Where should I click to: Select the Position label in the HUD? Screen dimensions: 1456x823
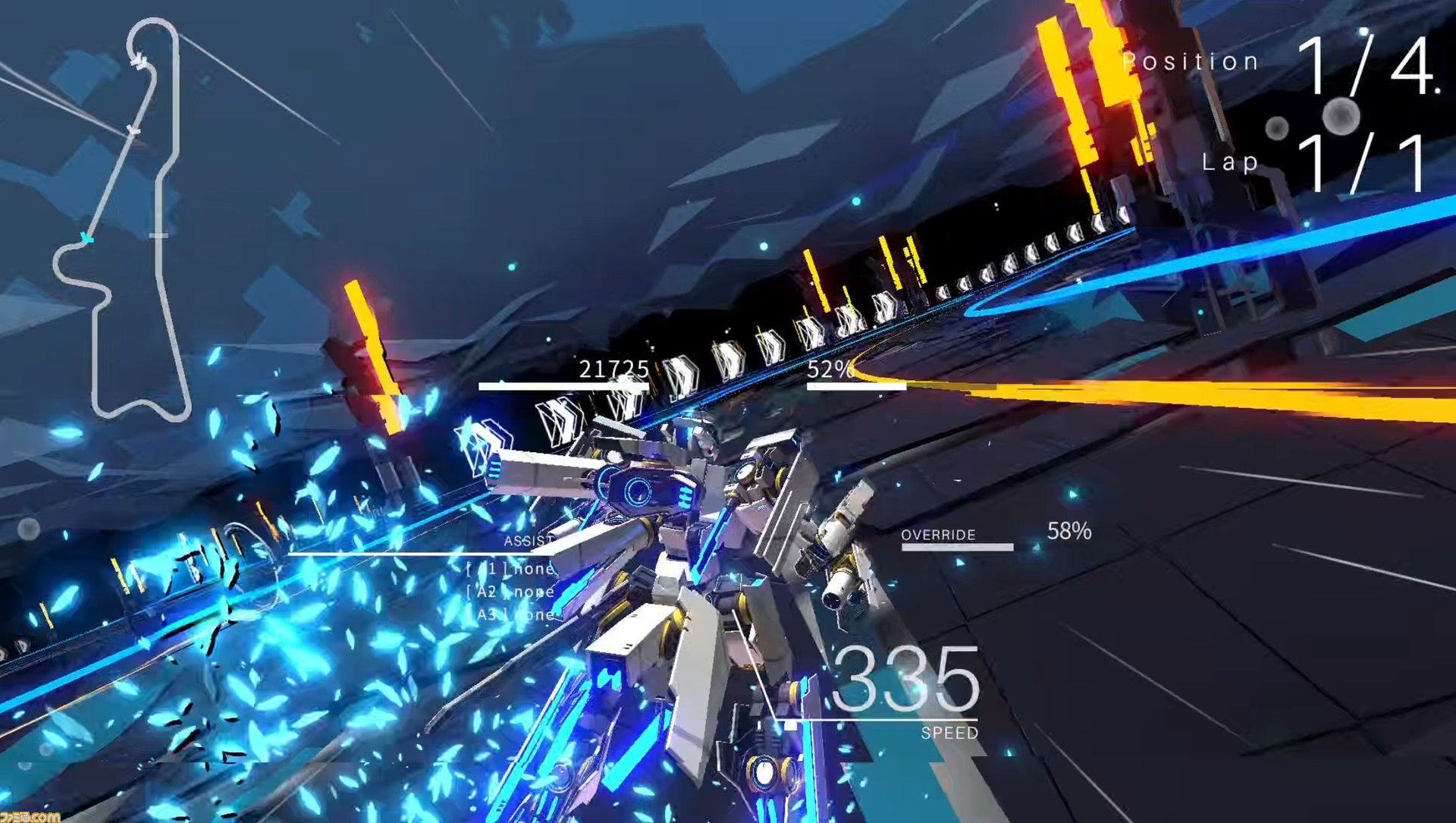pos(1191,61)
